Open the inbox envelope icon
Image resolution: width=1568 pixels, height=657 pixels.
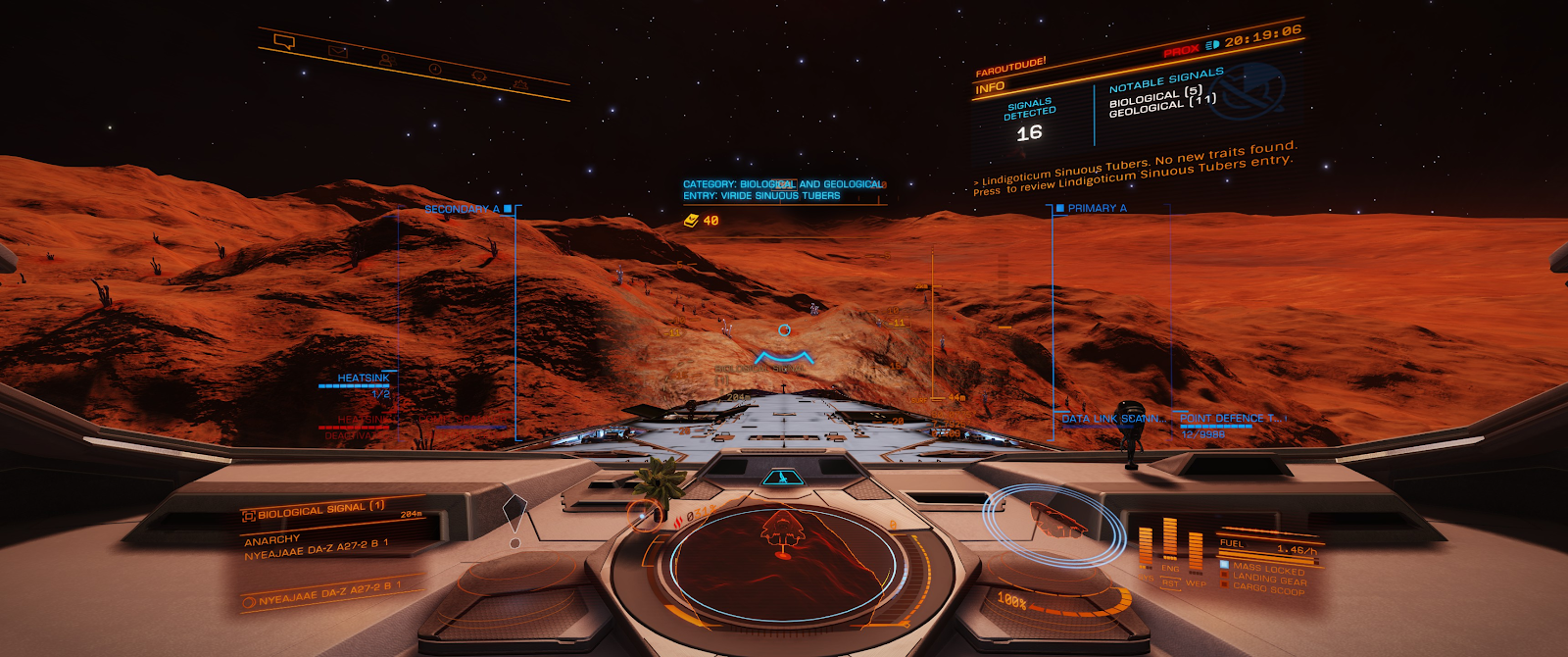[338, 51]
